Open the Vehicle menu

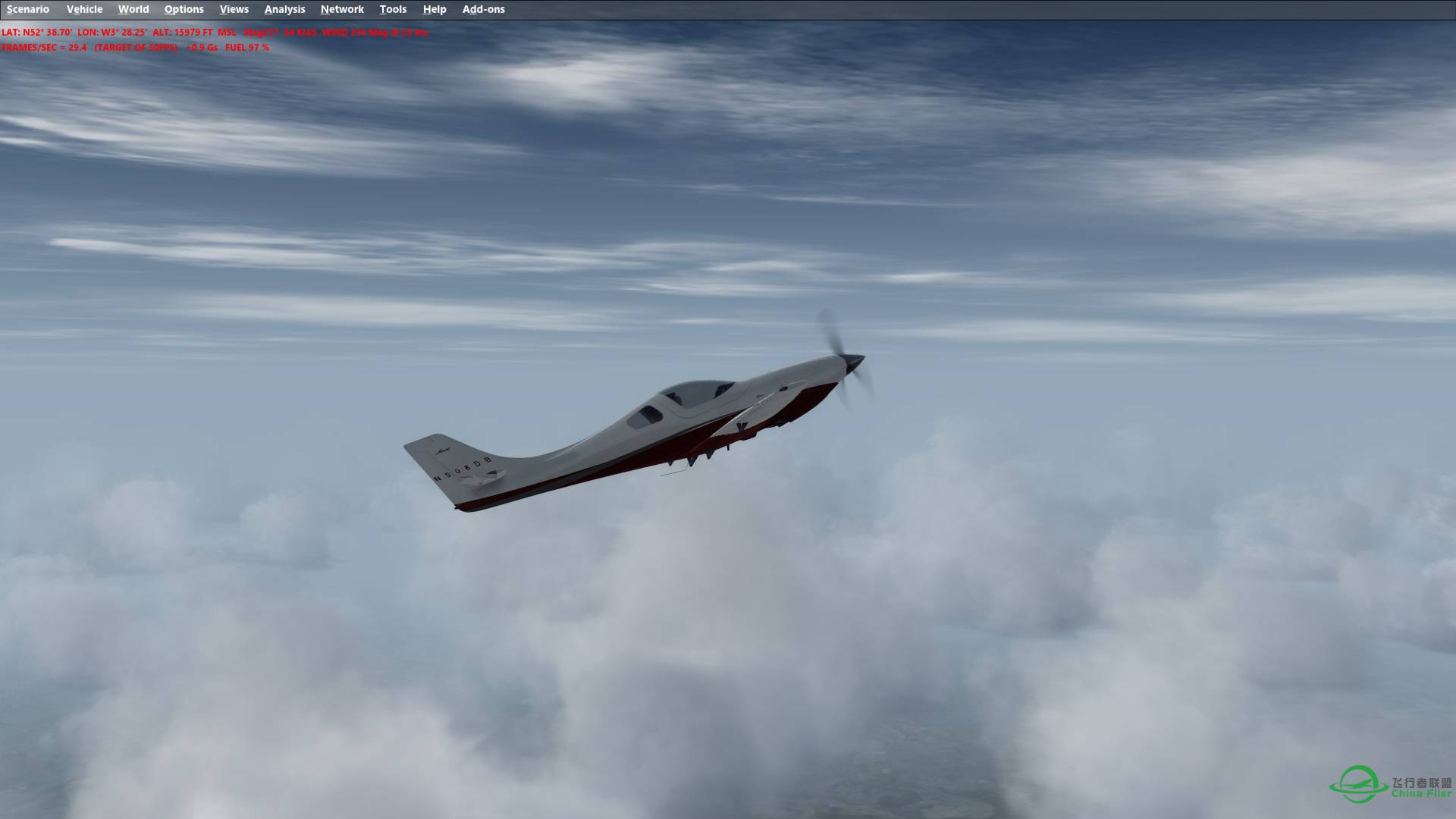pyautogui.click(x=85, y=9)
